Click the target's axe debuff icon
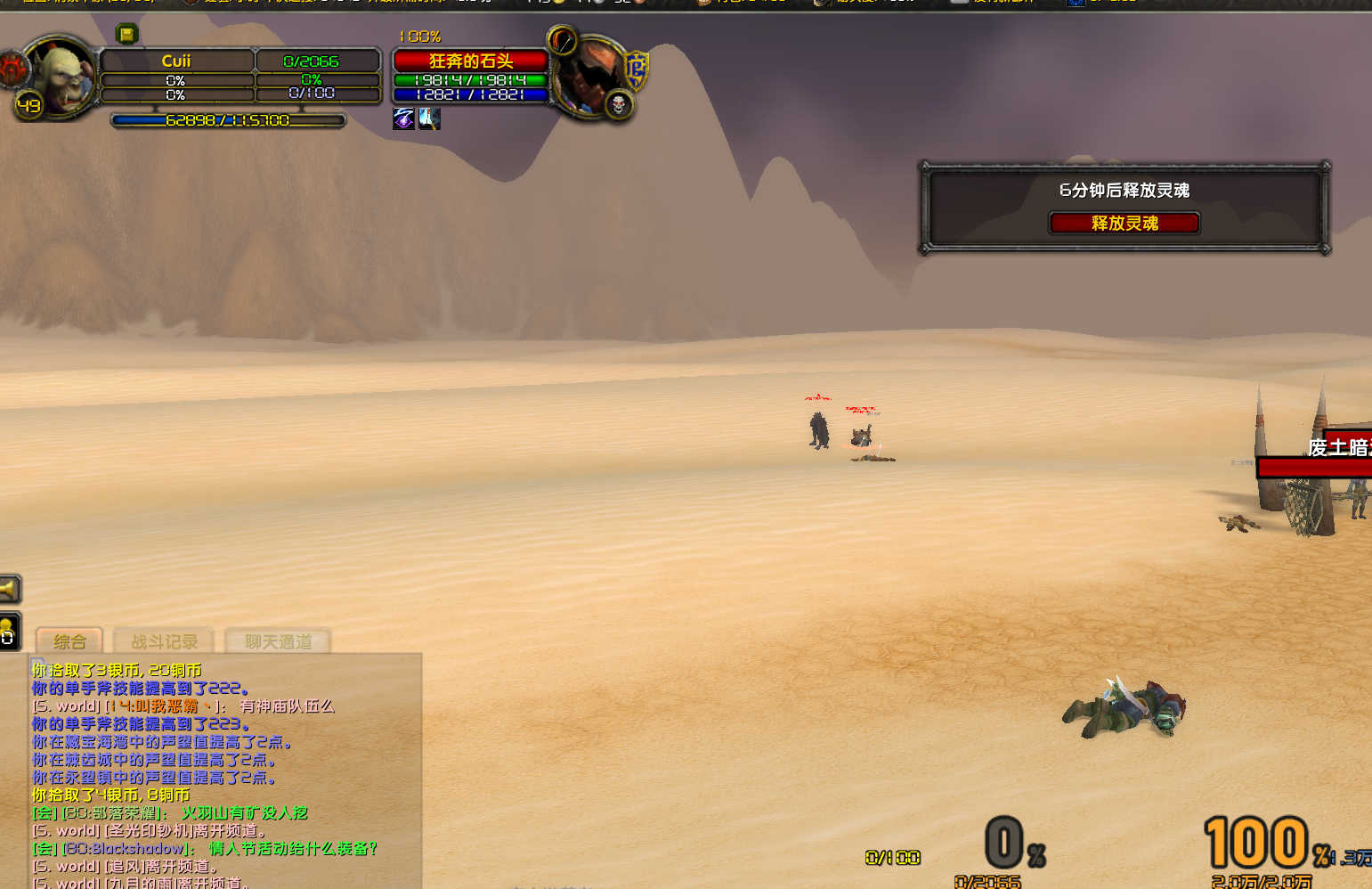The image size is (1372, 889). pos(429,118)
